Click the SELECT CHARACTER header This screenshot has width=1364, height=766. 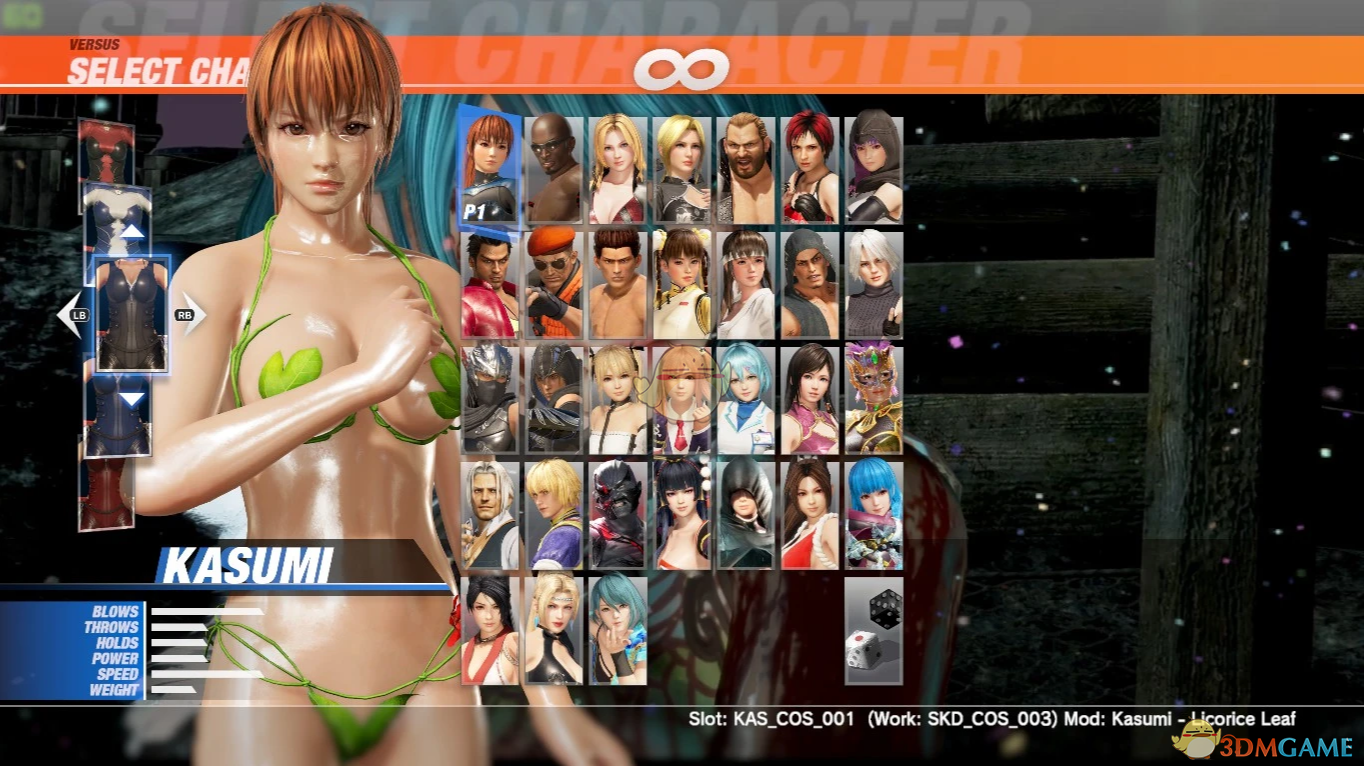[x=155, y=70]
